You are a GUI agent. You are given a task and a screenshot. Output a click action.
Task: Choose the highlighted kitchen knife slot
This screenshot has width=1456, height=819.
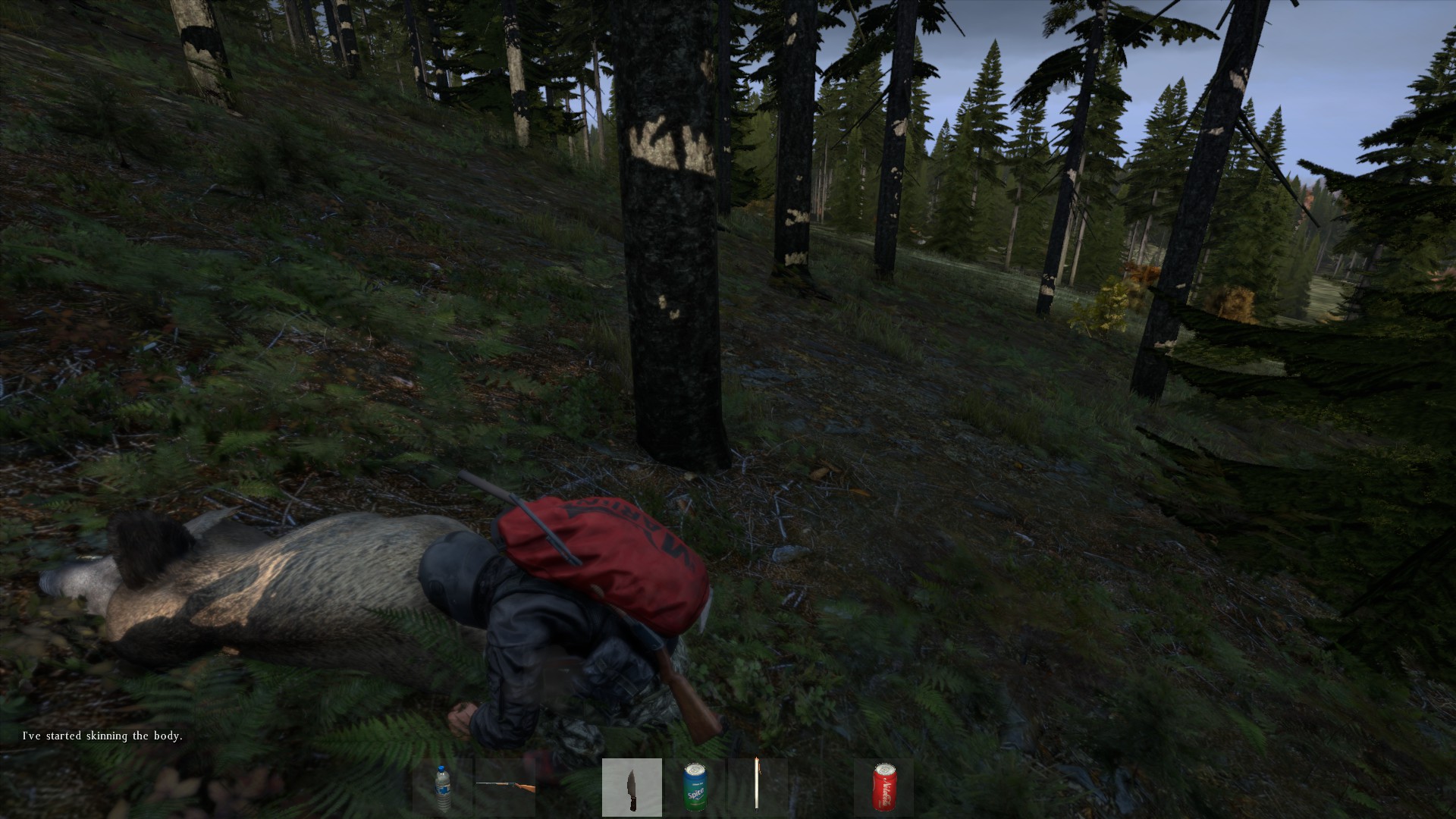(632, 787)
